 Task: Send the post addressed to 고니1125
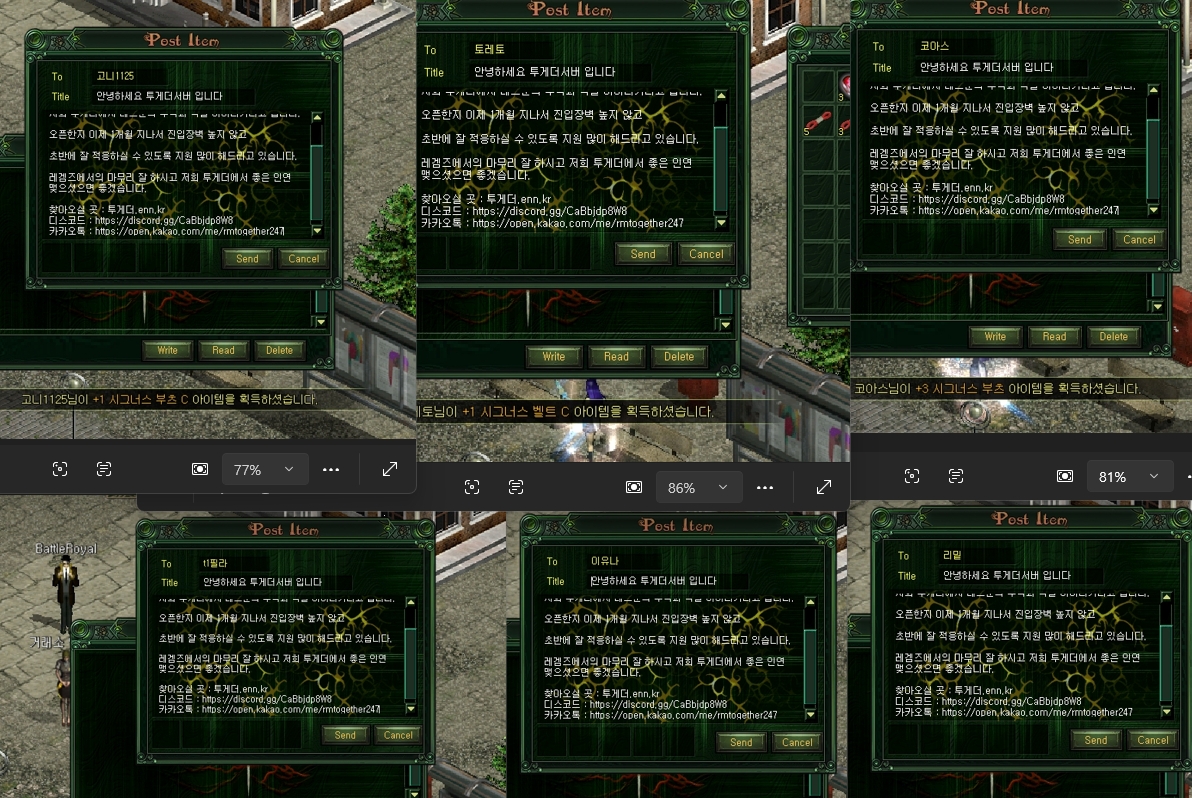click(x=247, y=258)
